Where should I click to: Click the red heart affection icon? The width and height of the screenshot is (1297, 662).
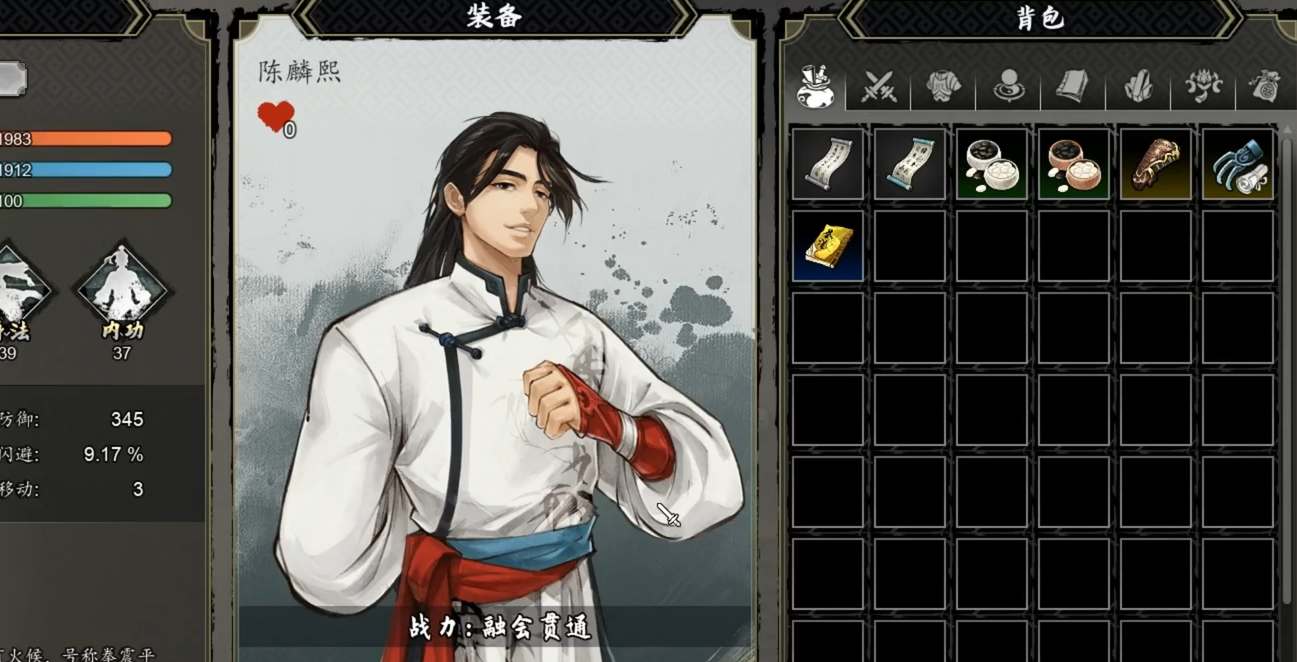point(275,116)
